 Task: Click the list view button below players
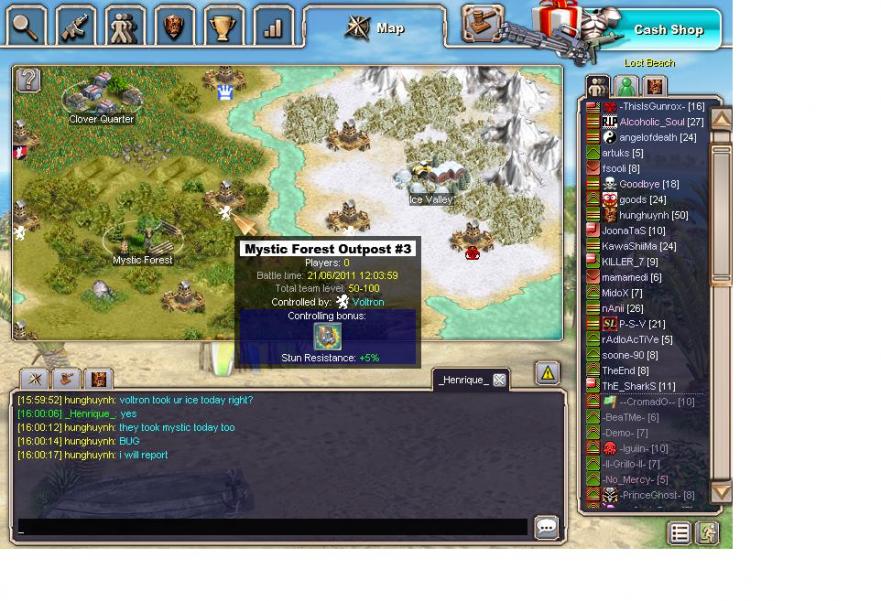coord(680,533)
